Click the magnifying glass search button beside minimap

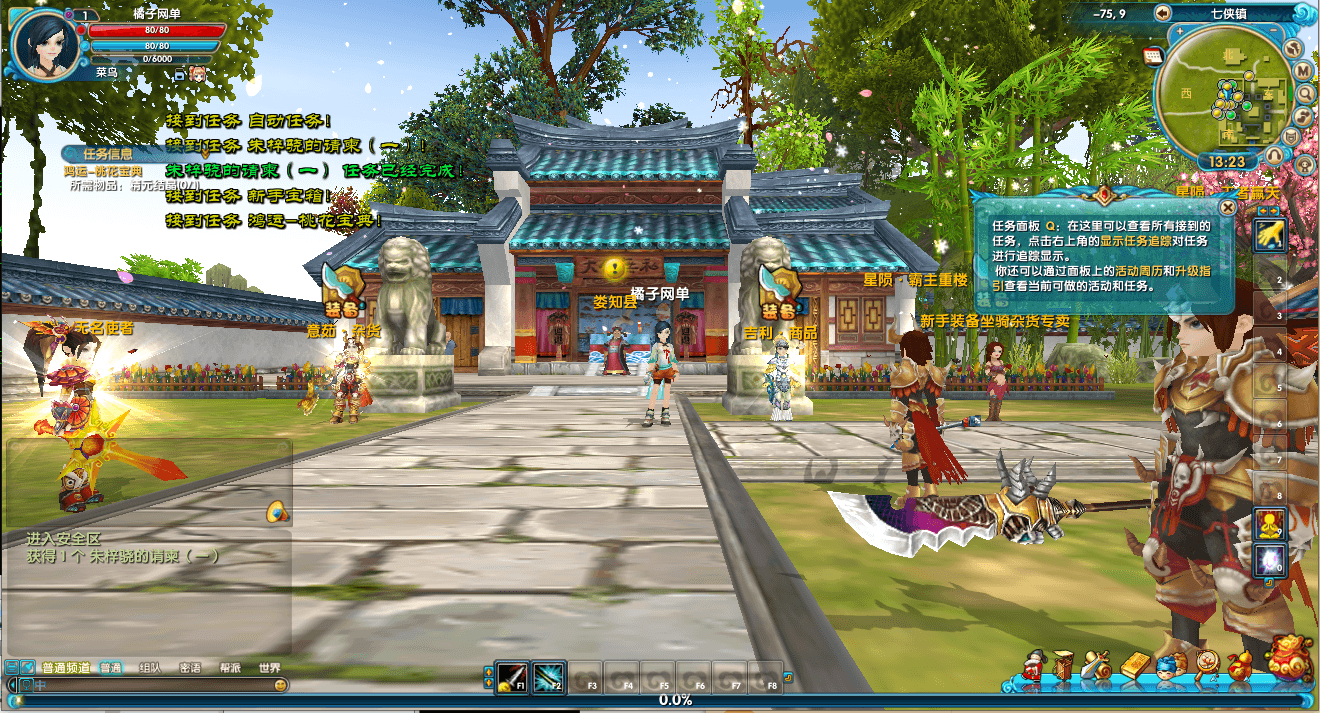coord(1306,93)
